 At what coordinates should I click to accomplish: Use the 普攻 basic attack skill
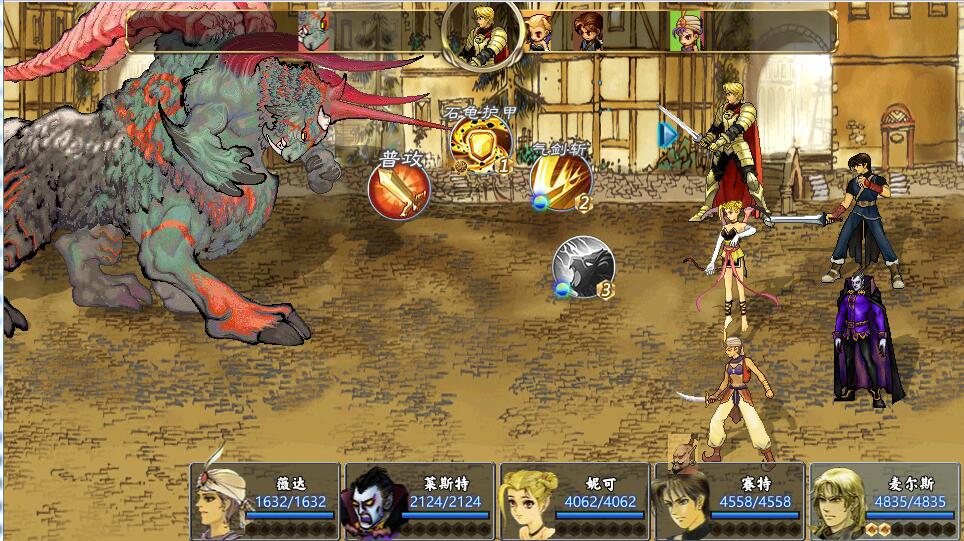[x=399, y=189]
